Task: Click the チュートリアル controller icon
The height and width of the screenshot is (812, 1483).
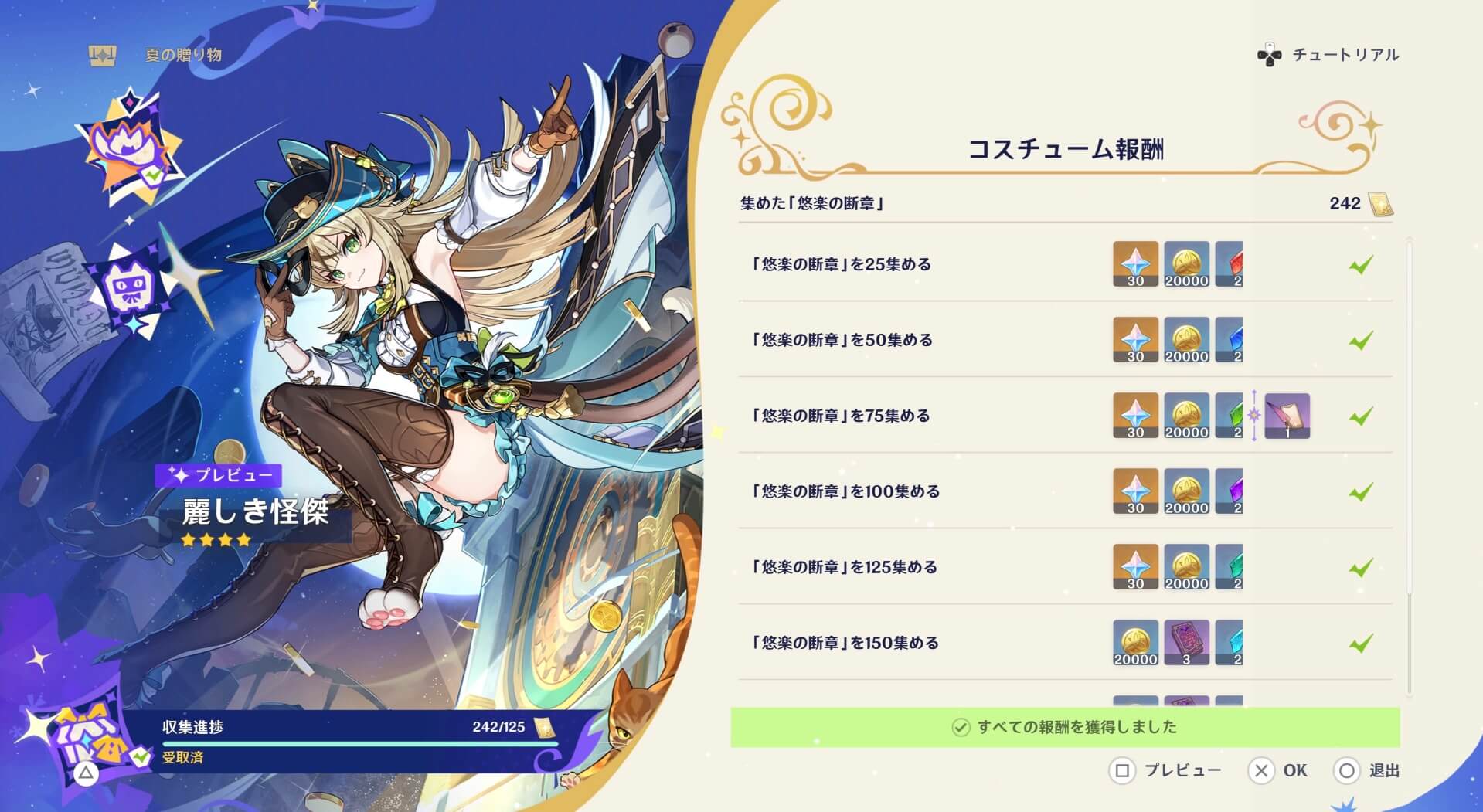Action: pyautogui.click(x=1270, y=54)
